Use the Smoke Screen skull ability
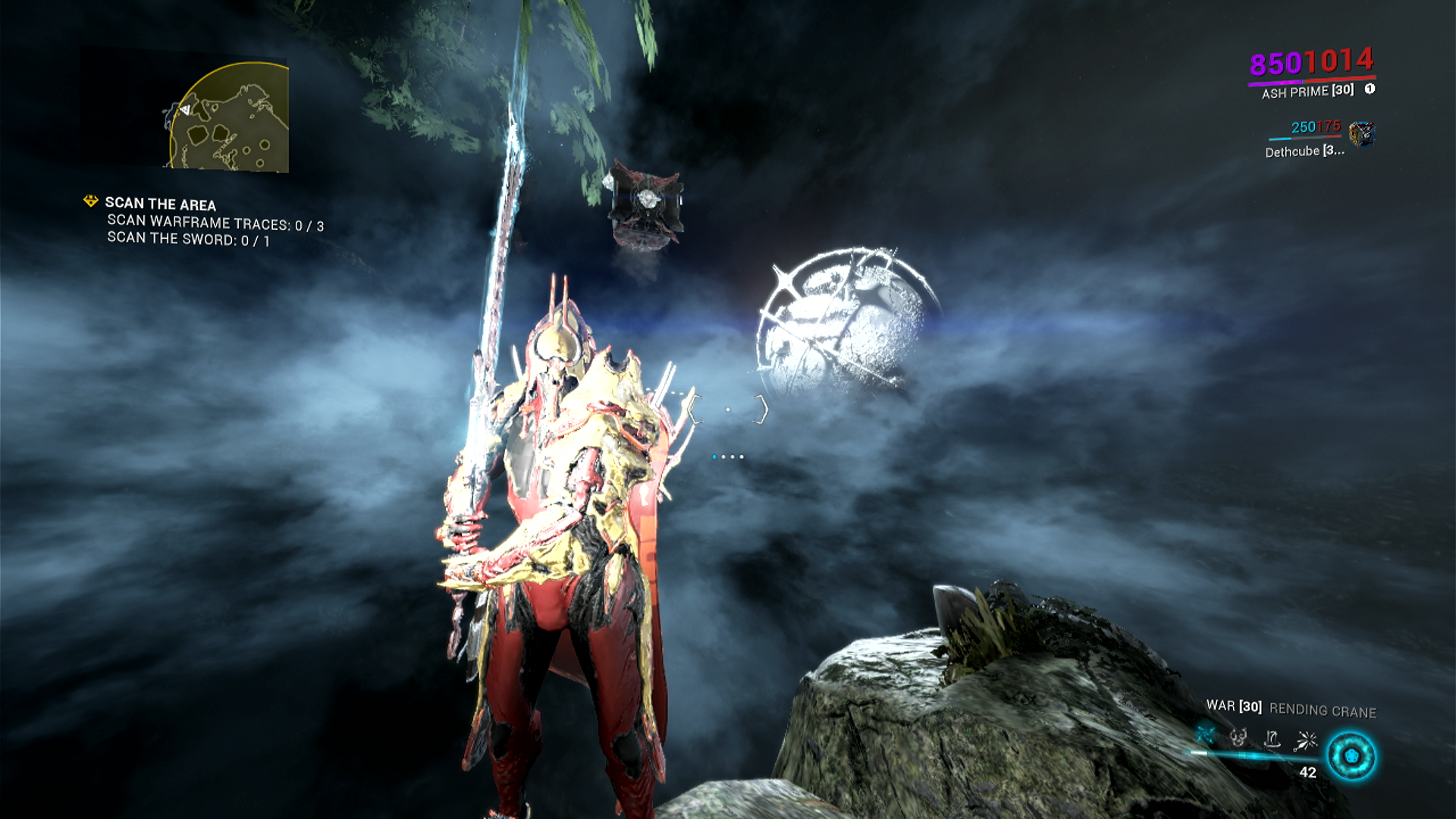This screenshot has width=1456, height=819. point(1238,737)
